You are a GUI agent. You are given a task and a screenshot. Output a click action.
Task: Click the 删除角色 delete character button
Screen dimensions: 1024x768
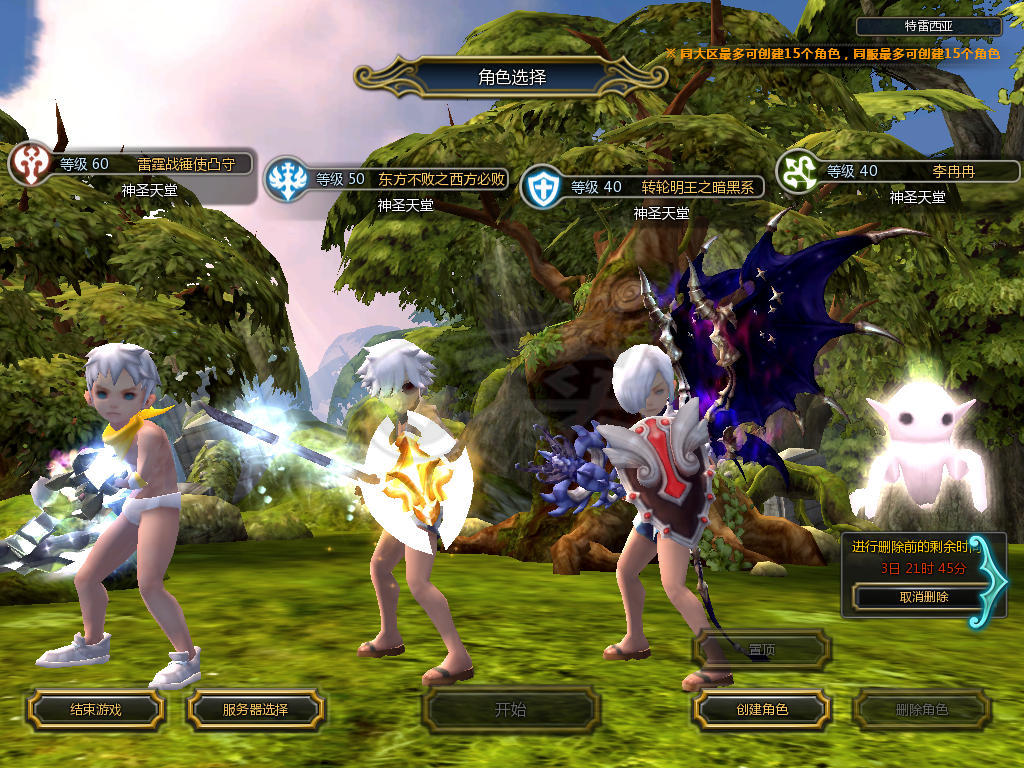click(921, 710)
